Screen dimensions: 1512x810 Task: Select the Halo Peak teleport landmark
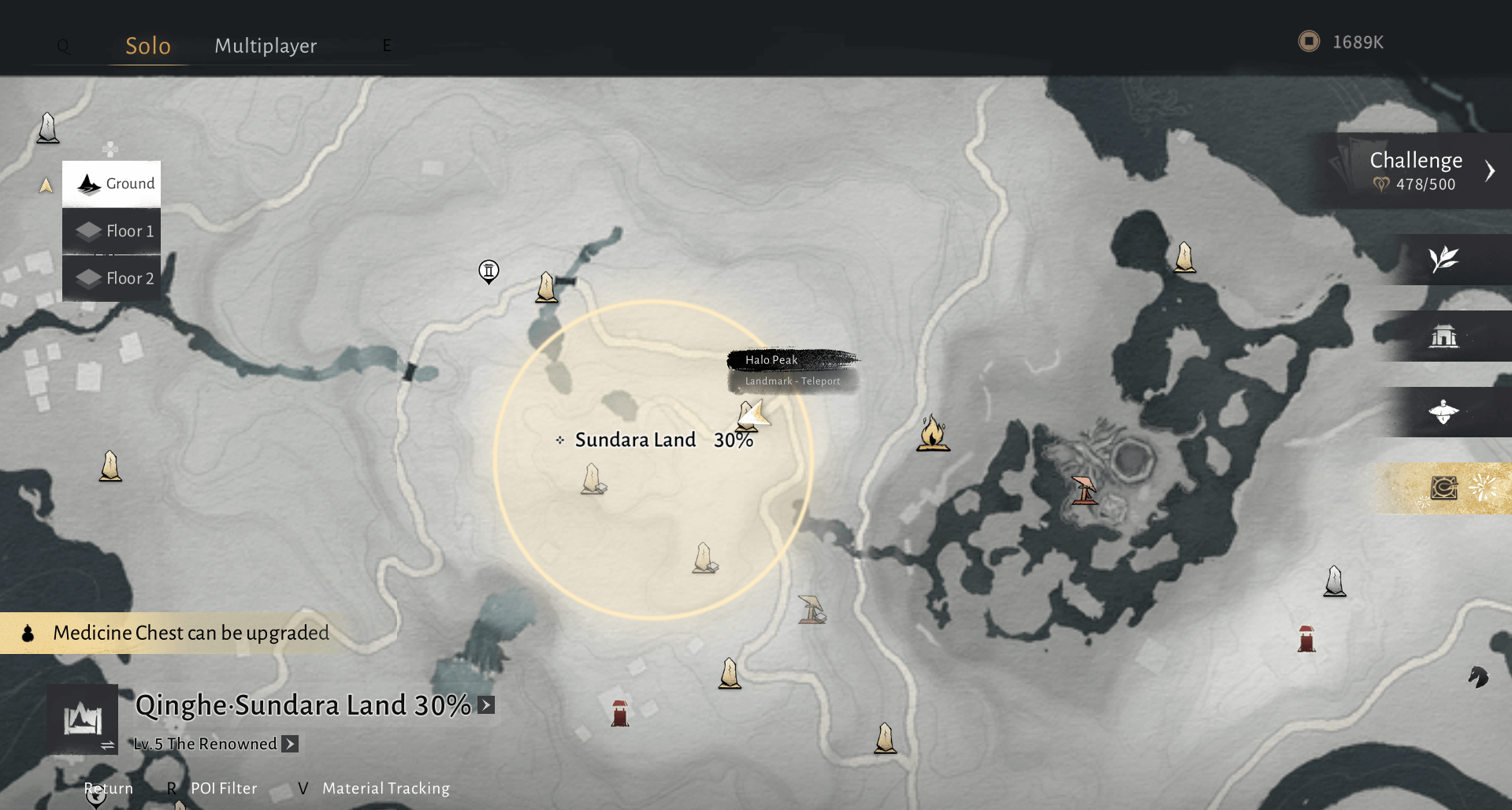pyautogui.click(x=752, y=414)
